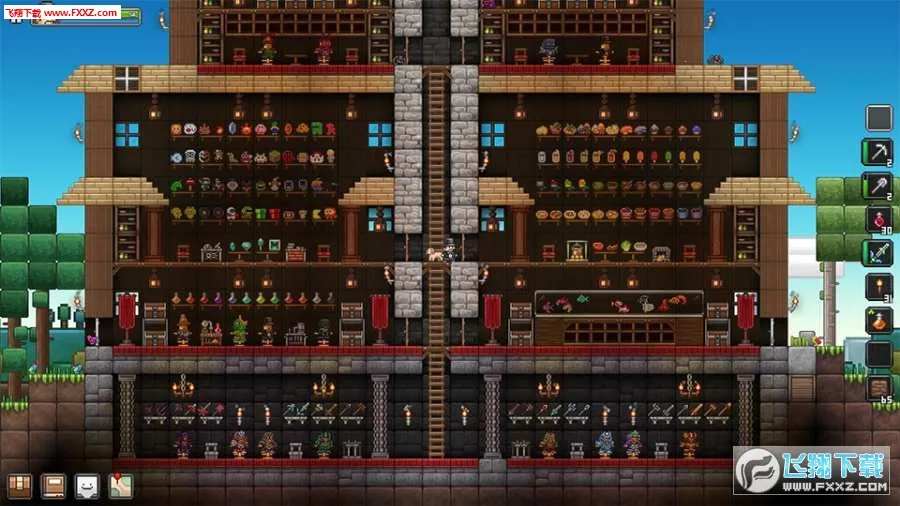Select the shovel hotbar slot
This screenshot has width=900, height=506.
coord(878,185)
